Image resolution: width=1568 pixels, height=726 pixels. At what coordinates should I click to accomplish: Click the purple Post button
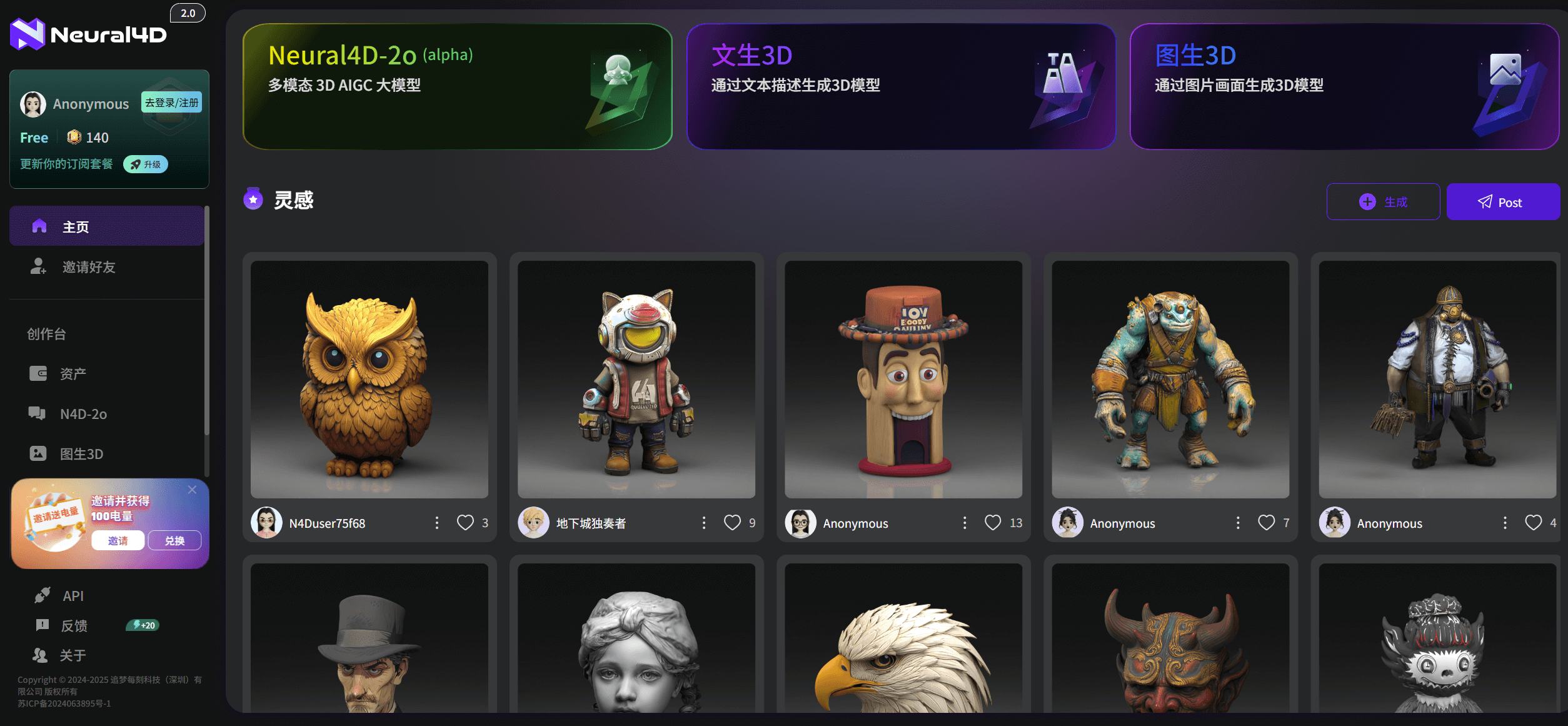pos(1502,202)
